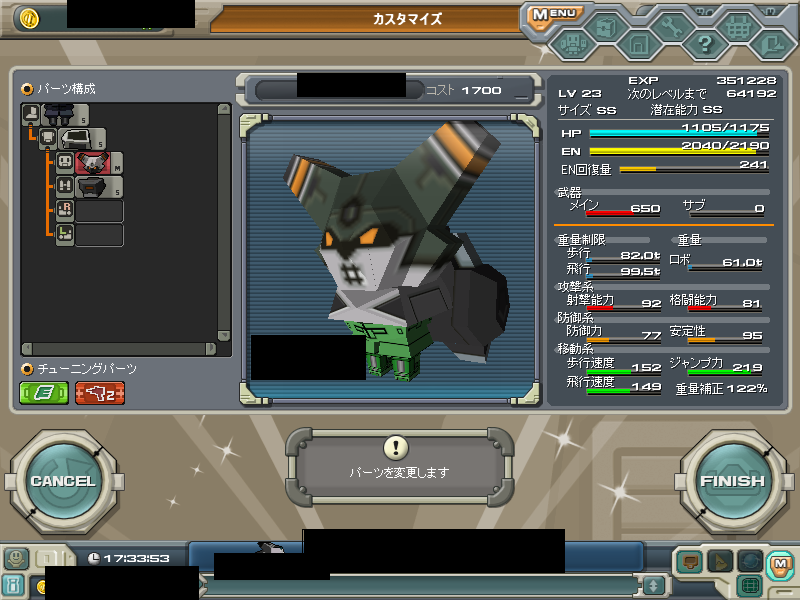The image size is (800, 600).
Task: Select the green E tuning part
Action: [45, 393]
